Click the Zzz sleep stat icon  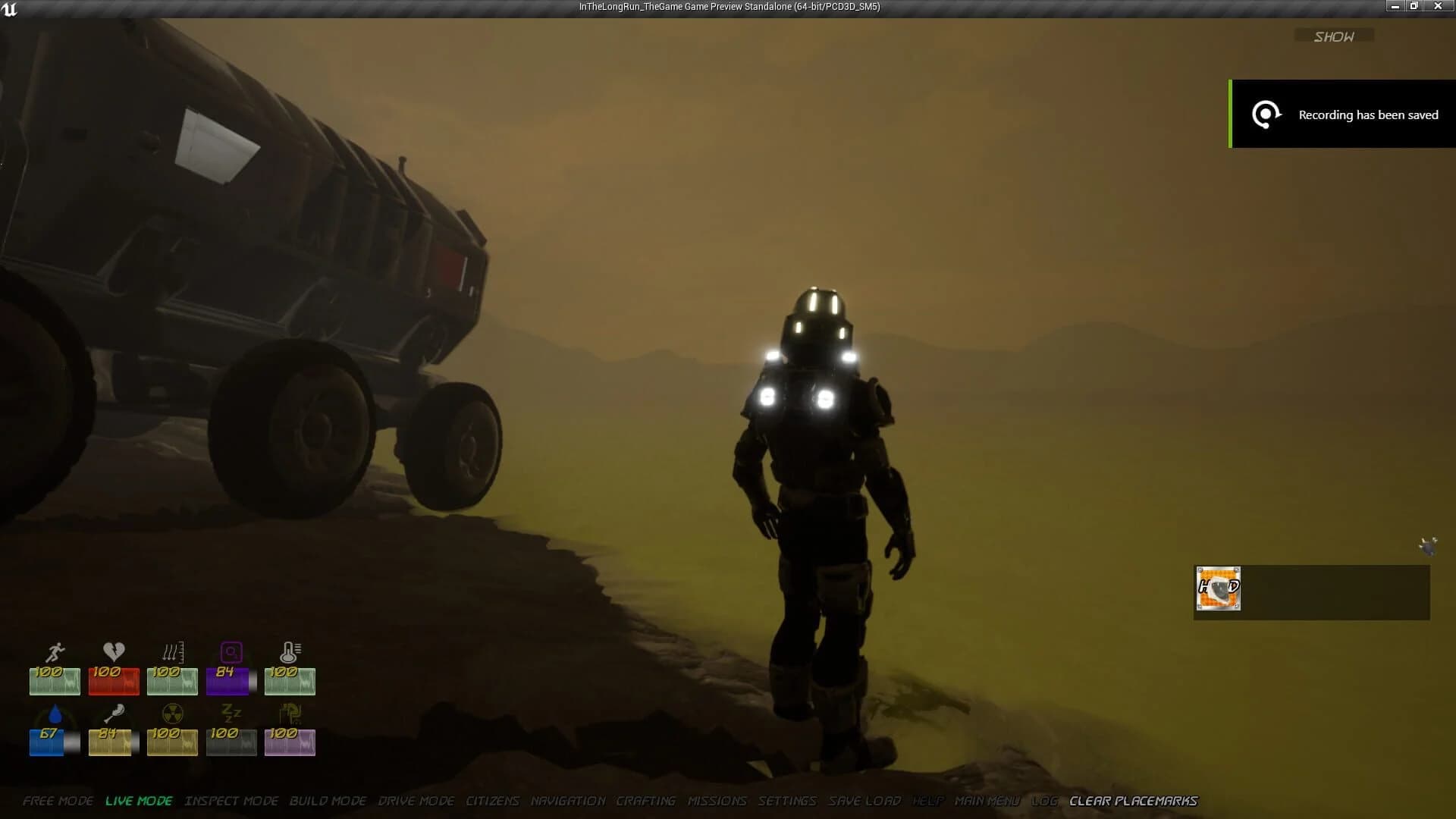pos(231,714)
